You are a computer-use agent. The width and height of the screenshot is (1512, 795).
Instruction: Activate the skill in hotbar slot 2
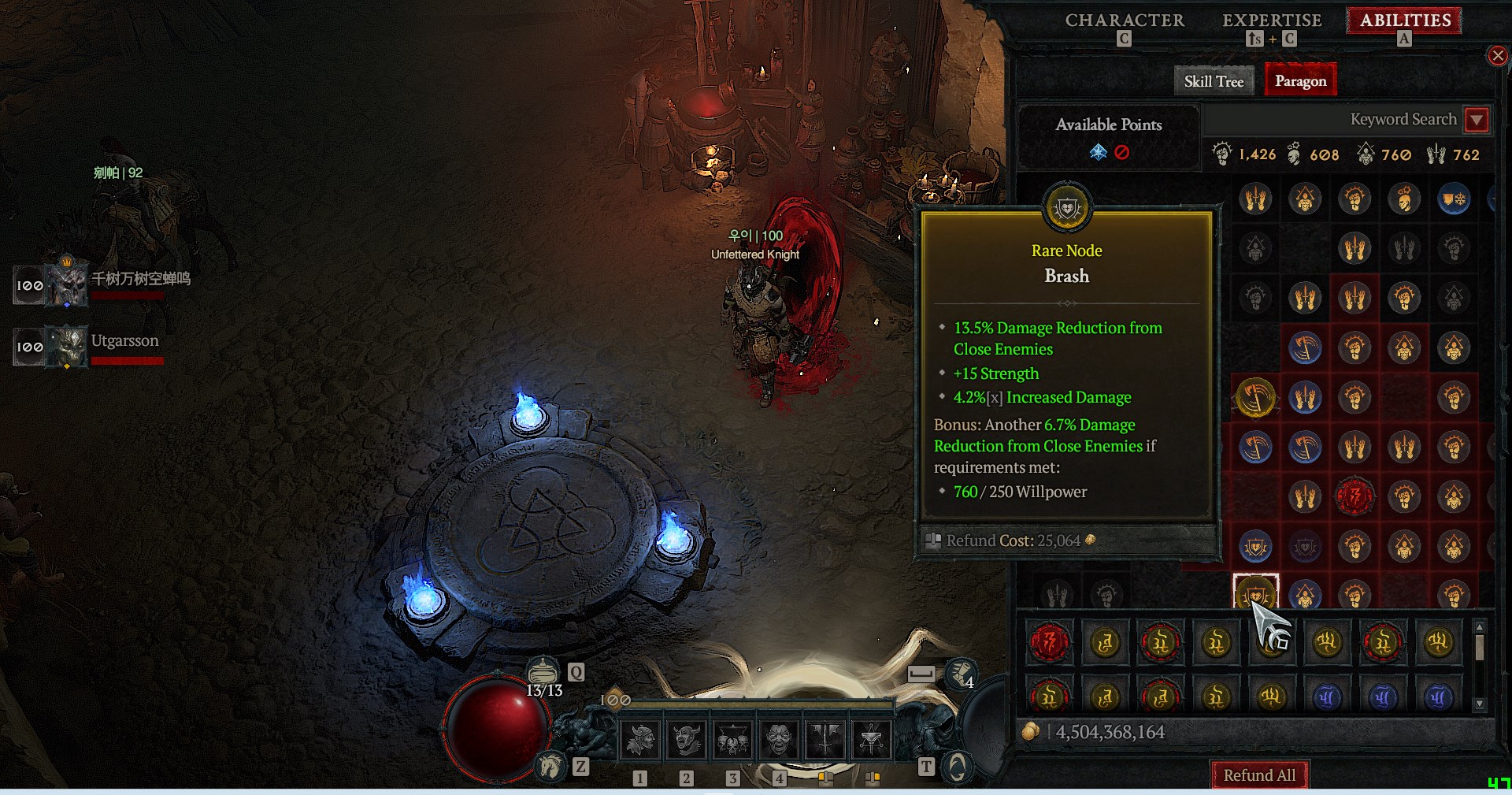tap(687, 739)
